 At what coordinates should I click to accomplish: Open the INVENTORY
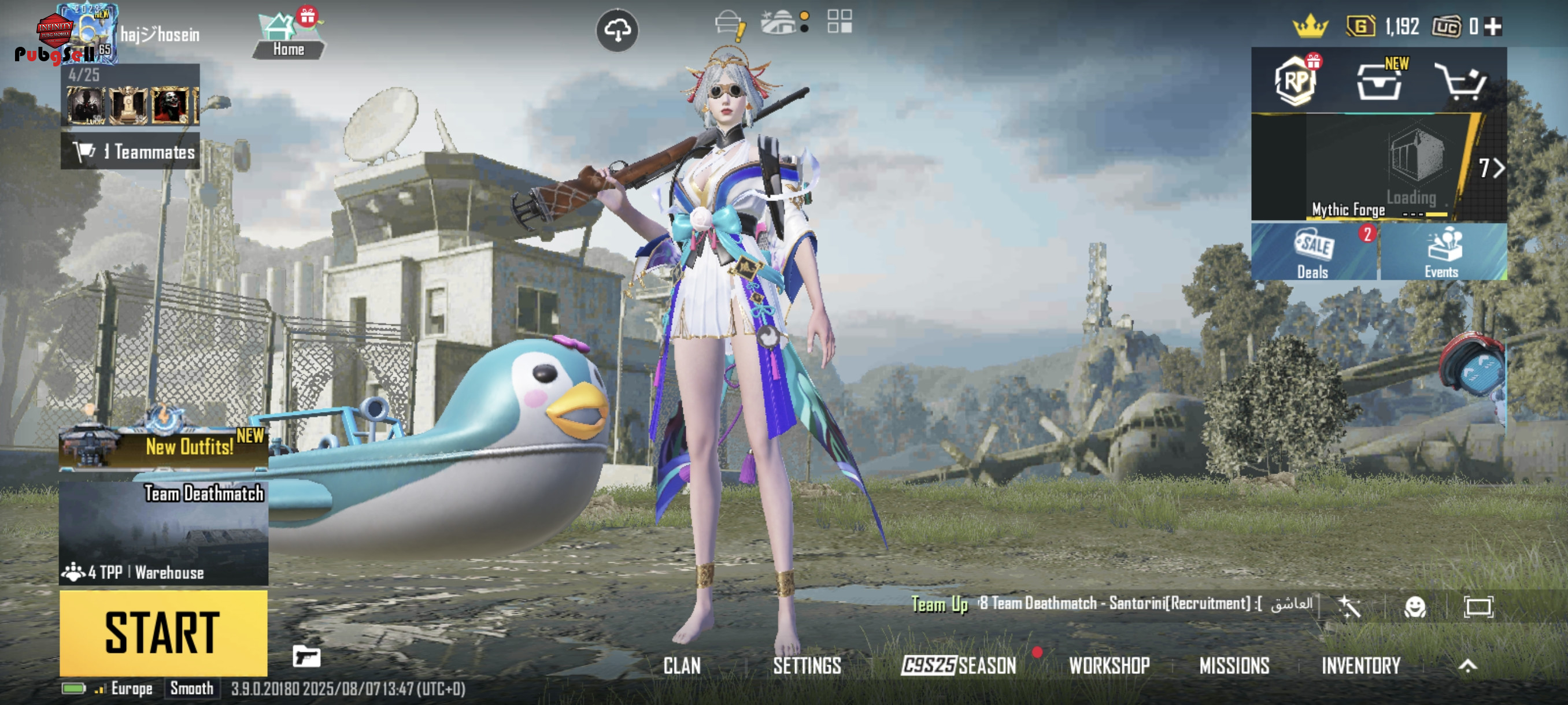(x=1361, y=666)
